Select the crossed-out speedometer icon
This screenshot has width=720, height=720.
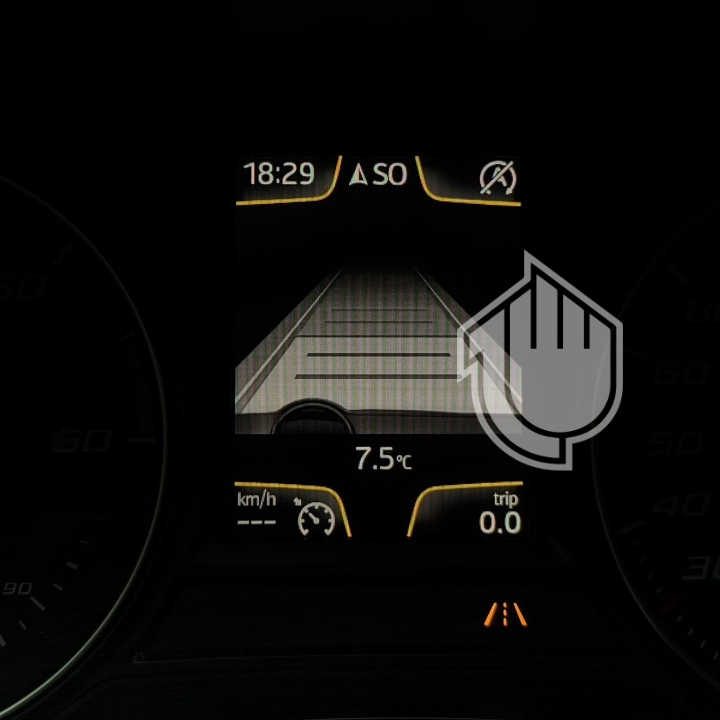[497, 177]
